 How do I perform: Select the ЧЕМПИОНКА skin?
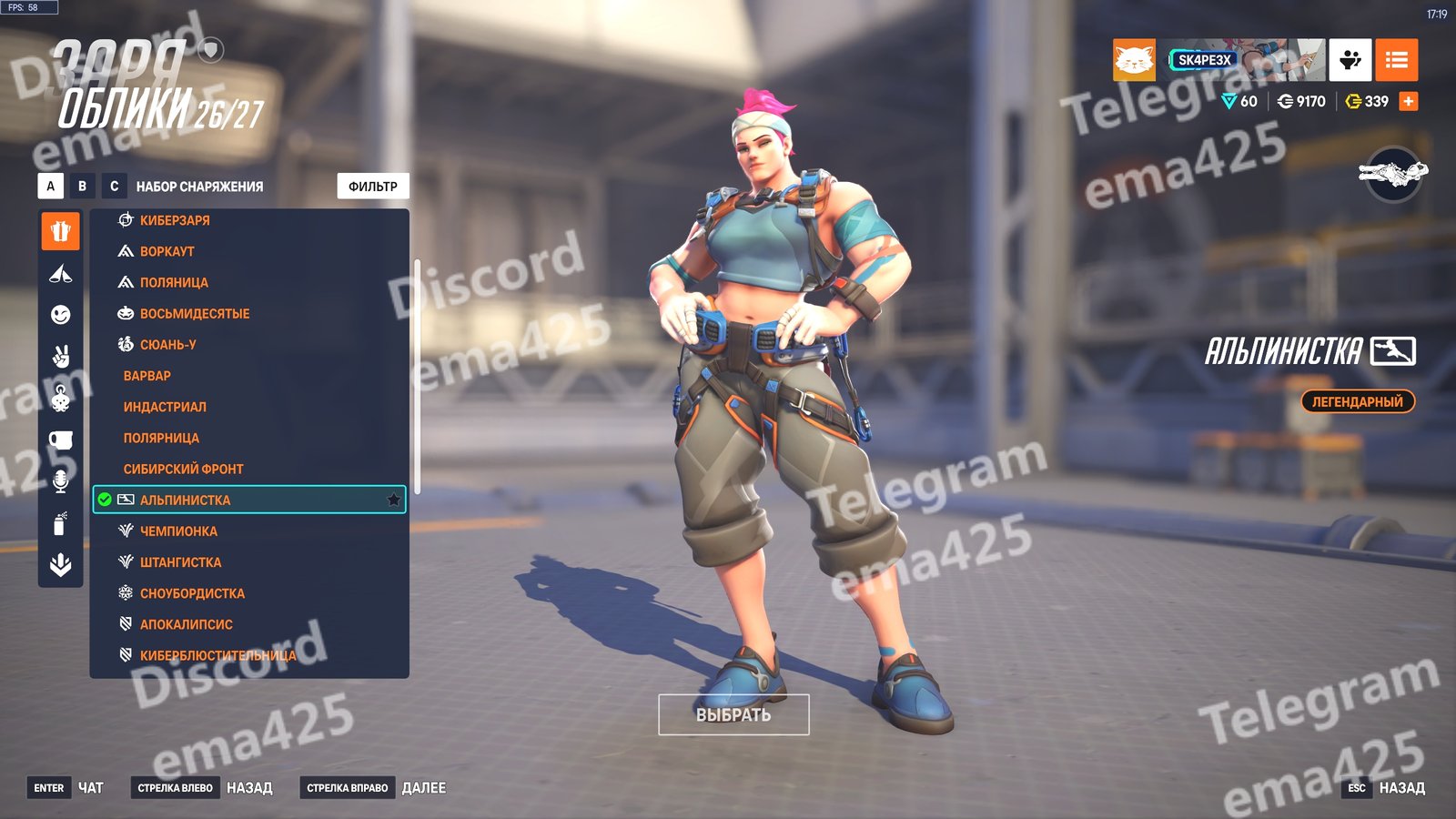[178, 531]
